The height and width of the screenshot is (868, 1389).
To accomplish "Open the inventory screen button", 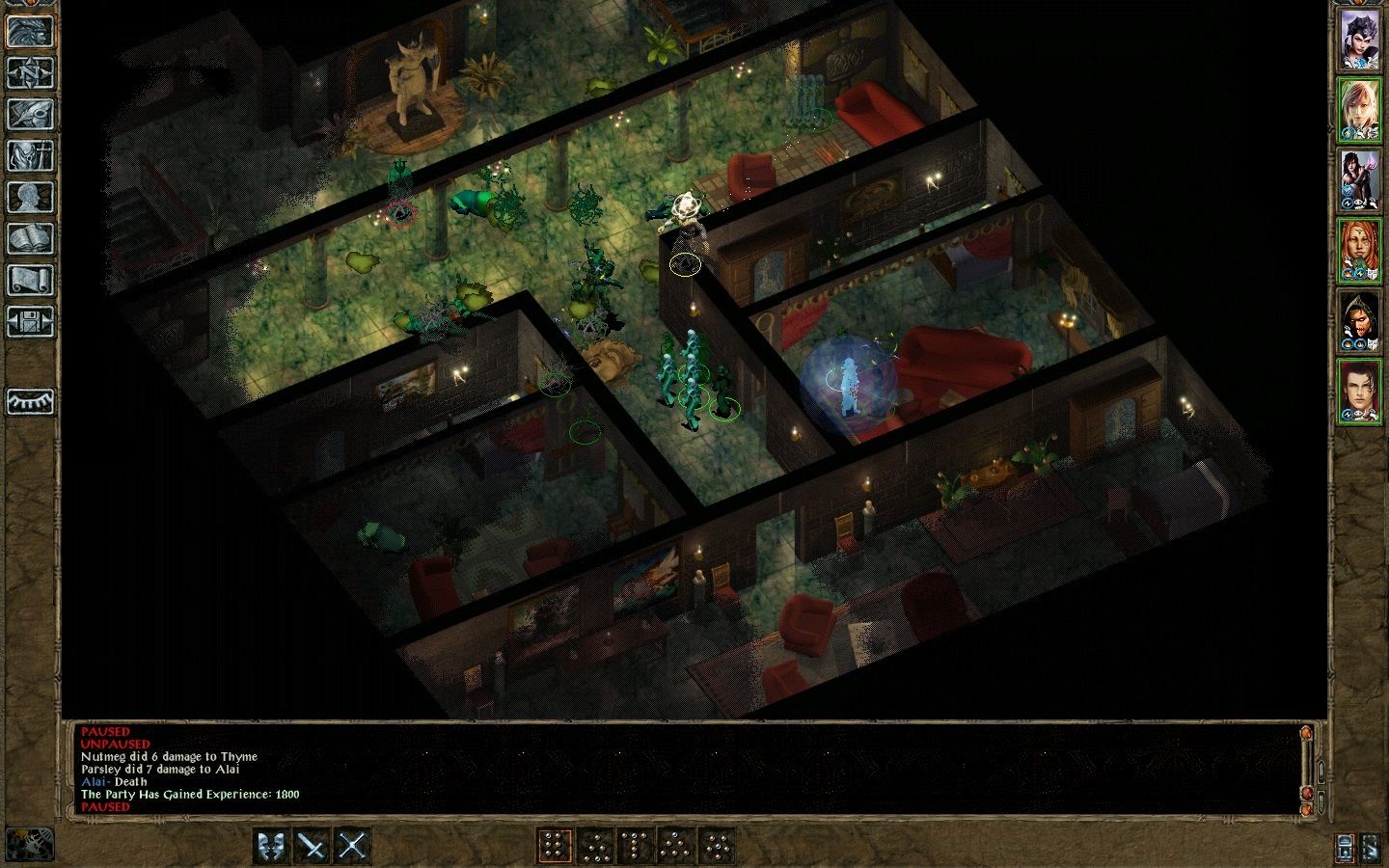I will [x=30, y=155].
